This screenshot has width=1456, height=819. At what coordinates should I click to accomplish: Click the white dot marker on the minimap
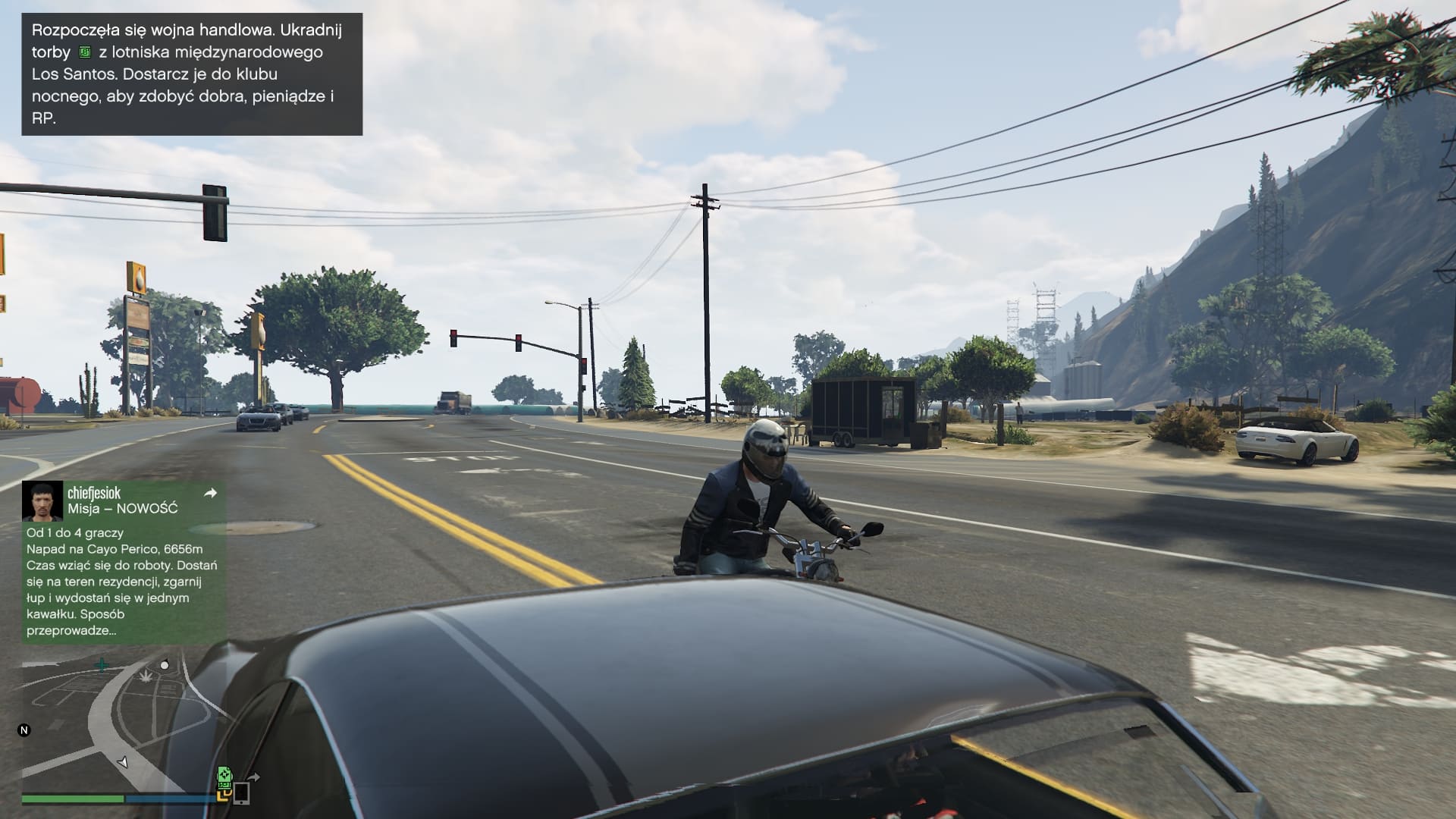point(165,665)
